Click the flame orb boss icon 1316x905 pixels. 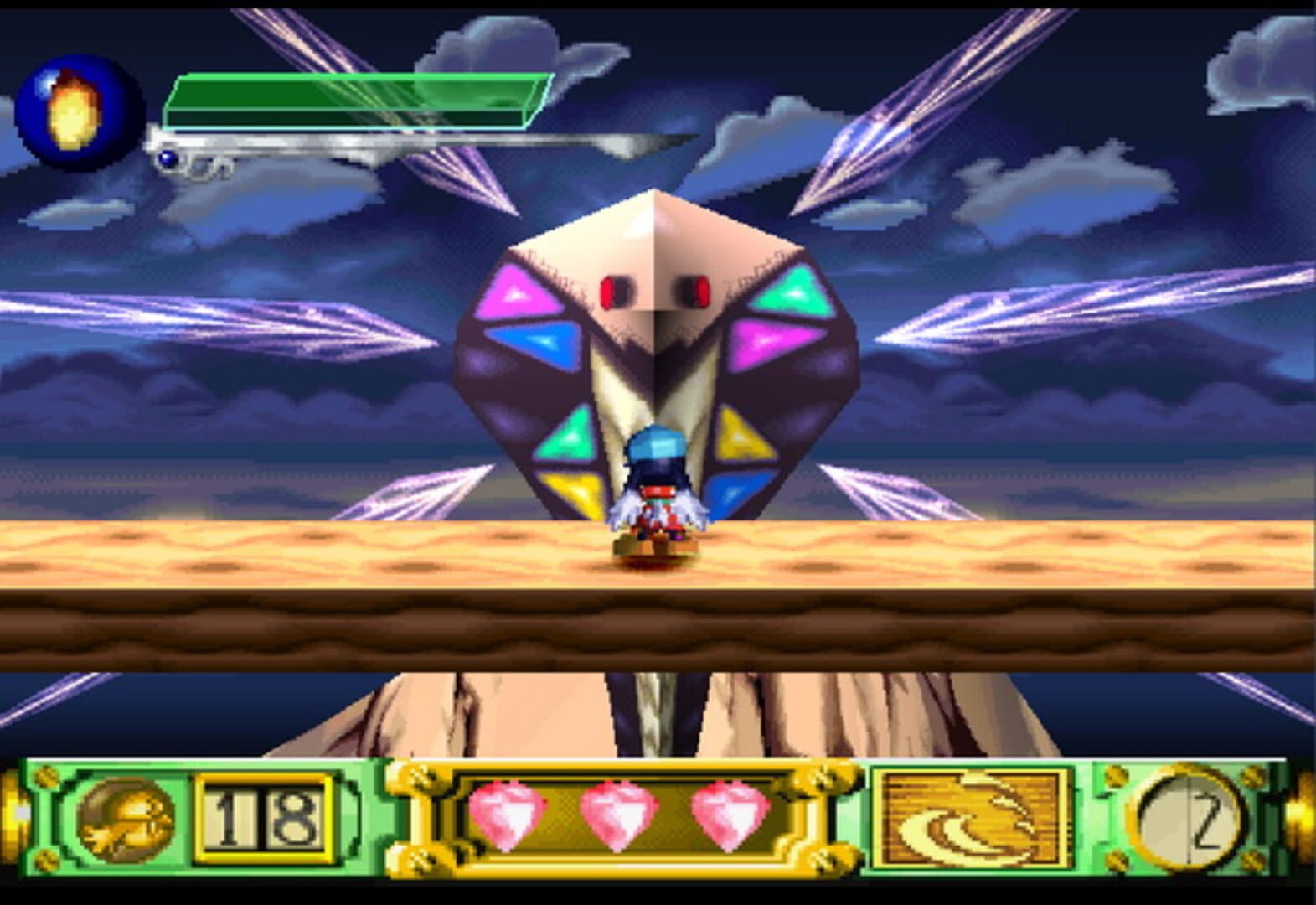tap(77, 112)
